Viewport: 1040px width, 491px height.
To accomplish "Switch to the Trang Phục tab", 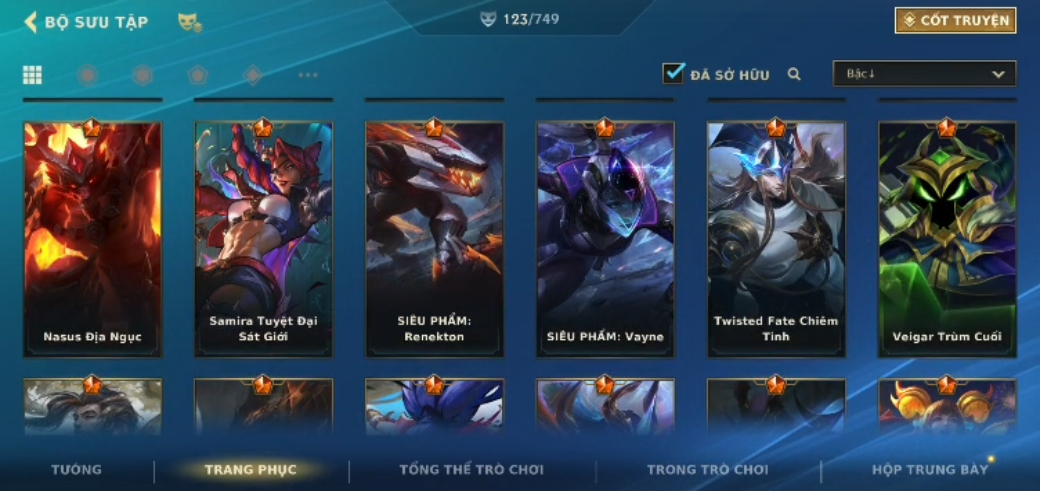I will (250, 470).
